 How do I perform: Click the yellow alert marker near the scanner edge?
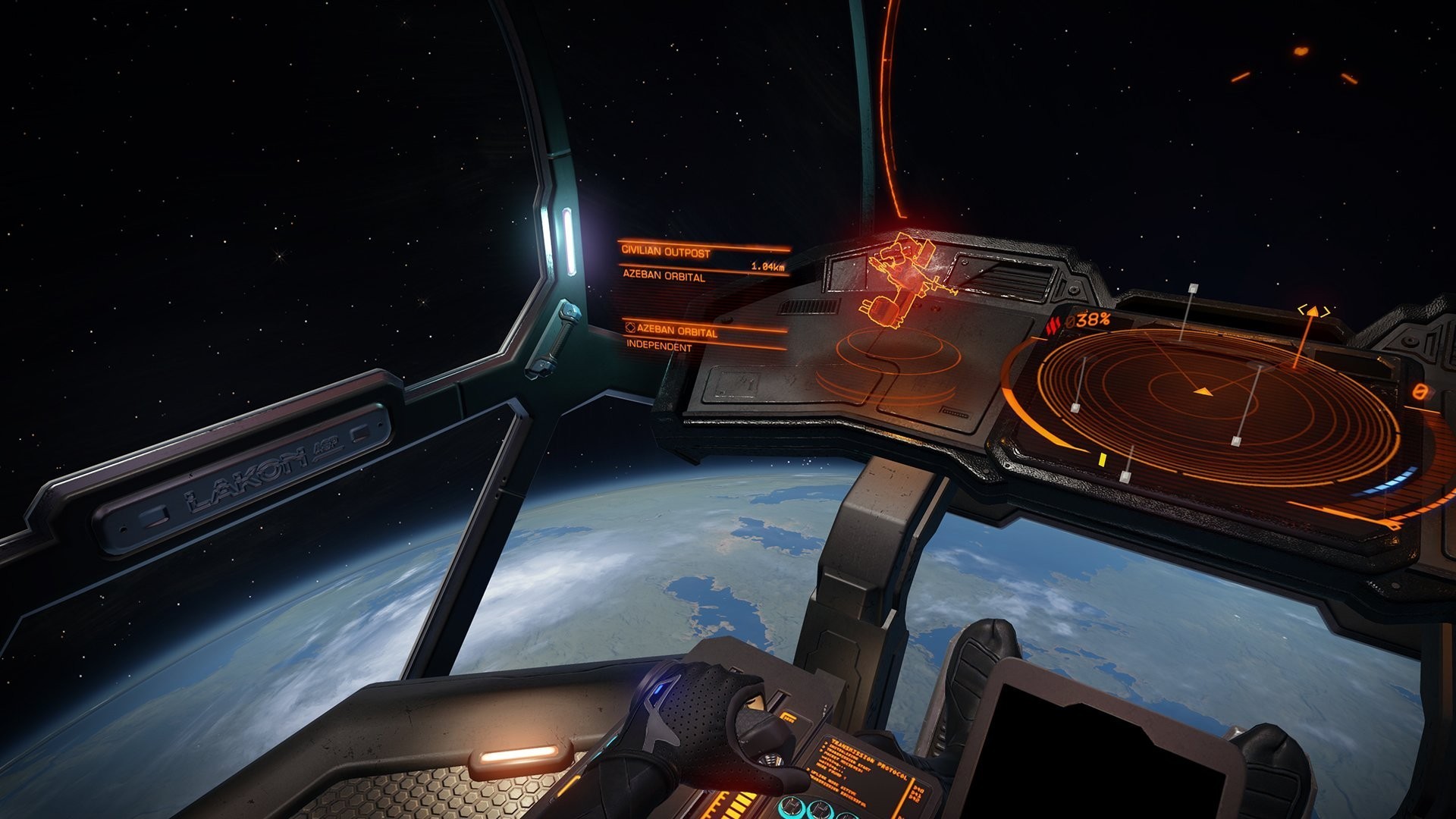pyautogui.click(x=1104, y=460)
